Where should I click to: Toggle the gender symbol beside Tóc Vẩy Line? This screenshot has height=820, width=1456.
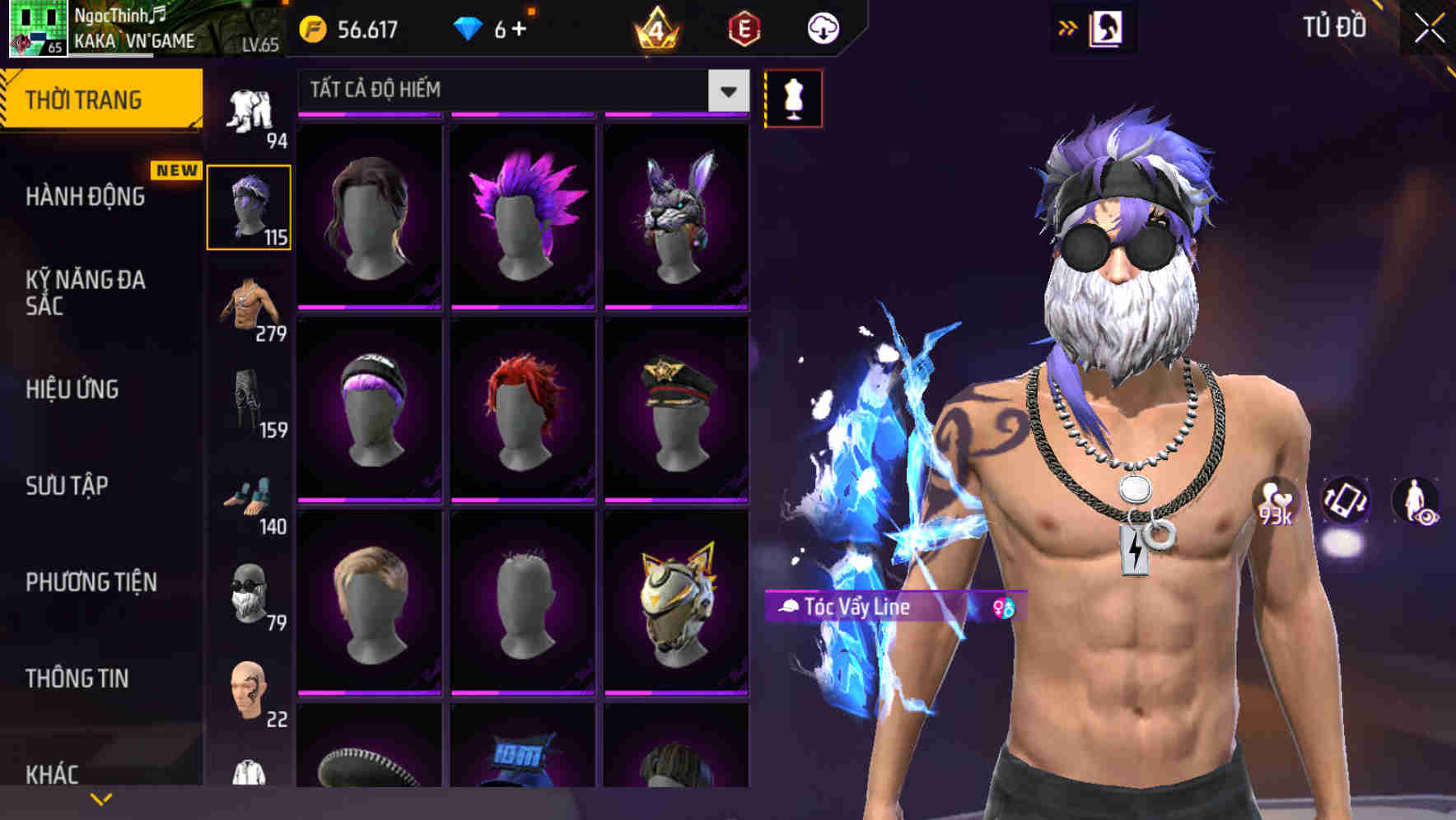click(1003, 608)
